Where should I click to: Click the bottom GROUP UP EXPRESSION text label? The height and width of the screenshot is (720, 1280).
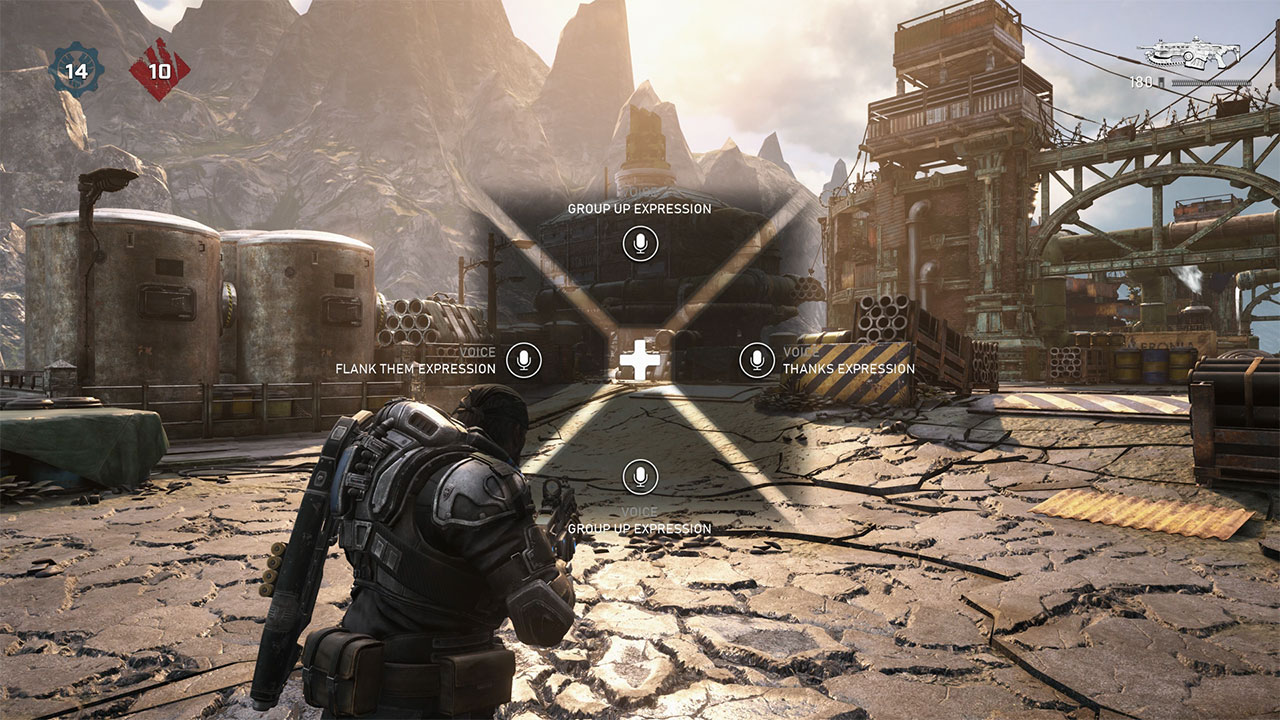tap(641, 527)
